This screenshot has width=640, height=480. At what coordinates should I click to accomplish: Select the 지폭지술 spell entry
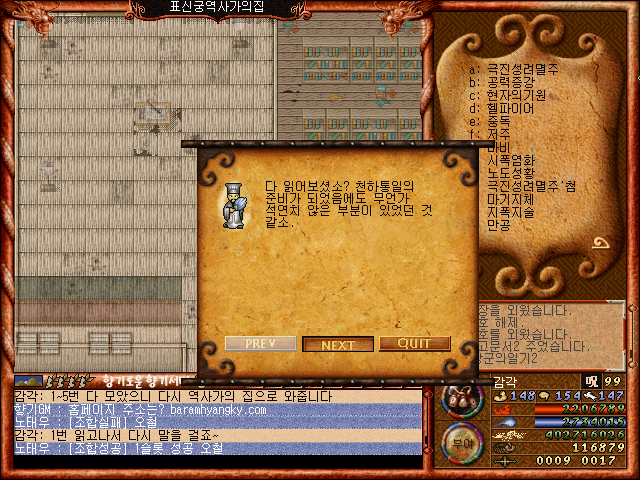(511, 212)
